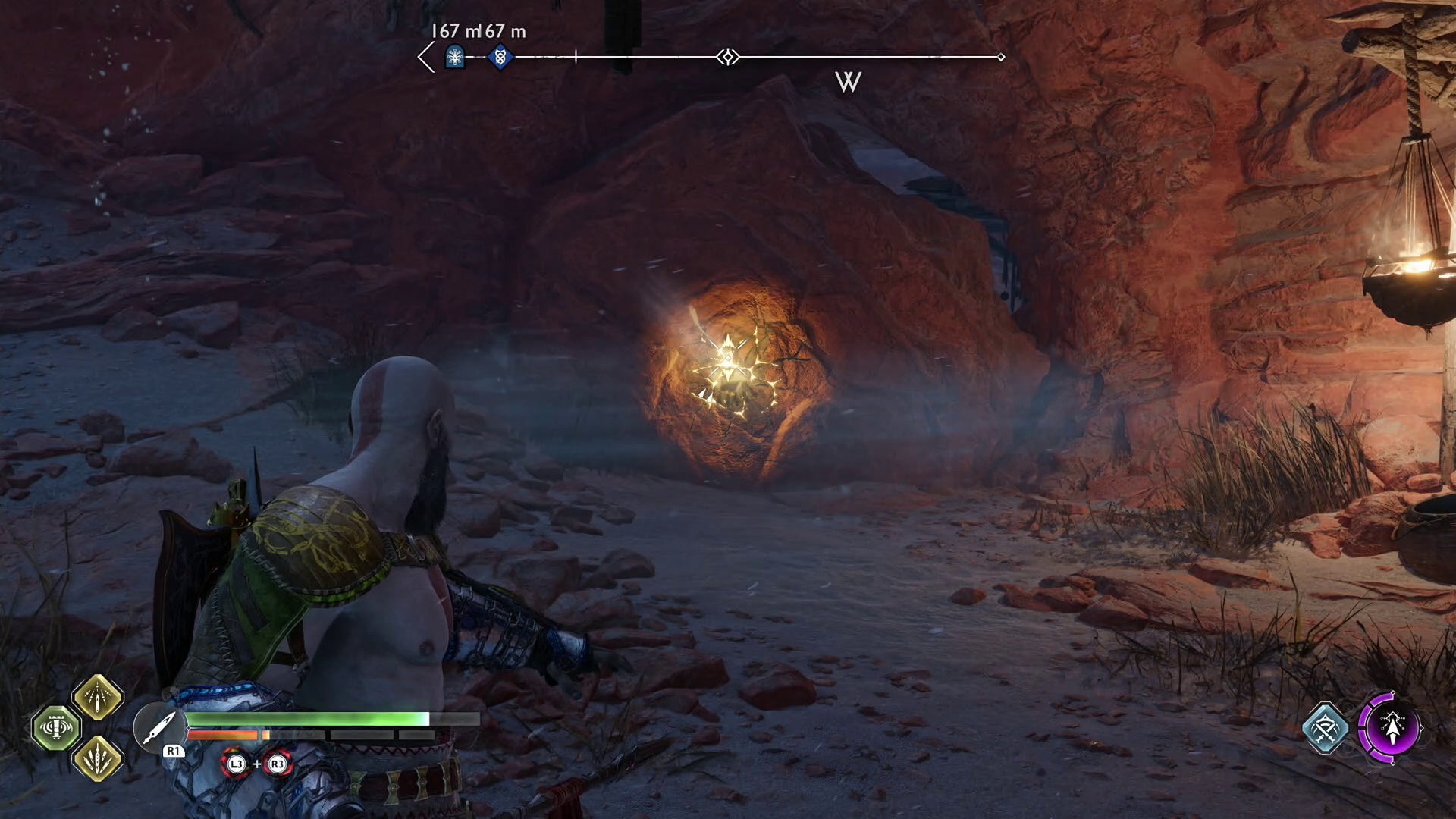
Task: Select the mystic gateway compass marker
Action: pos(455,57)
